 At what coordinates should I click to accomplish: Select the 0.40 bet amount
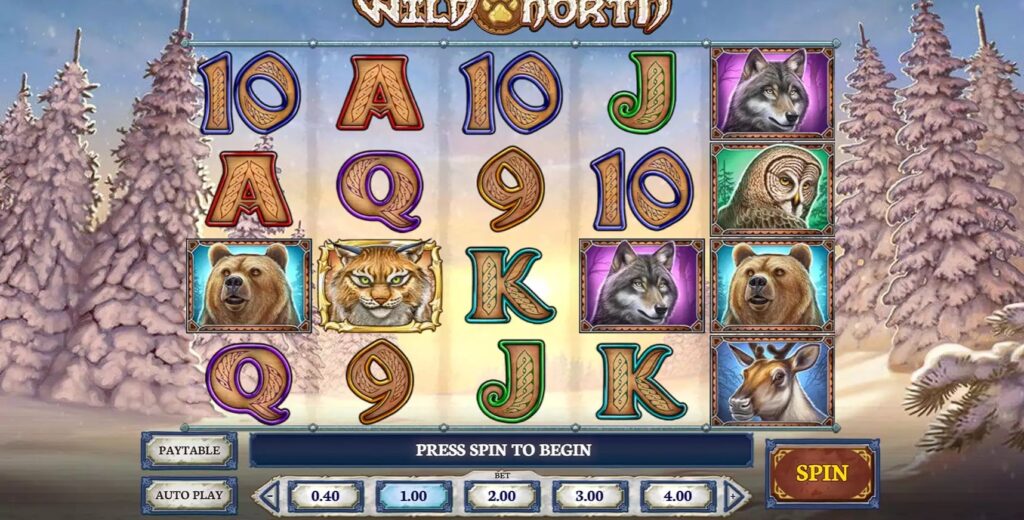326,496
